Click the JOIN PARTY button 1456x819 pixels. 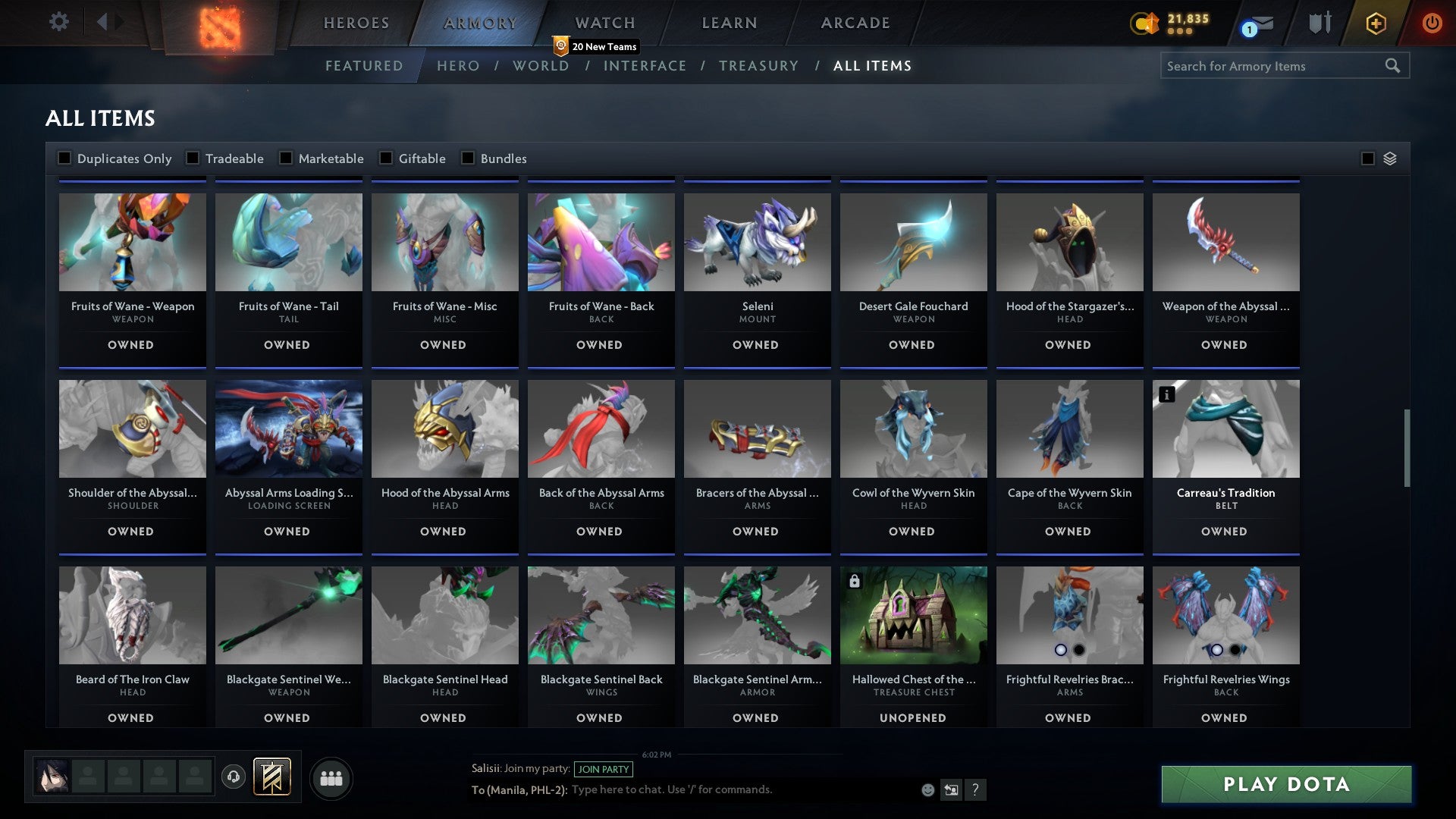click(604, 769)
